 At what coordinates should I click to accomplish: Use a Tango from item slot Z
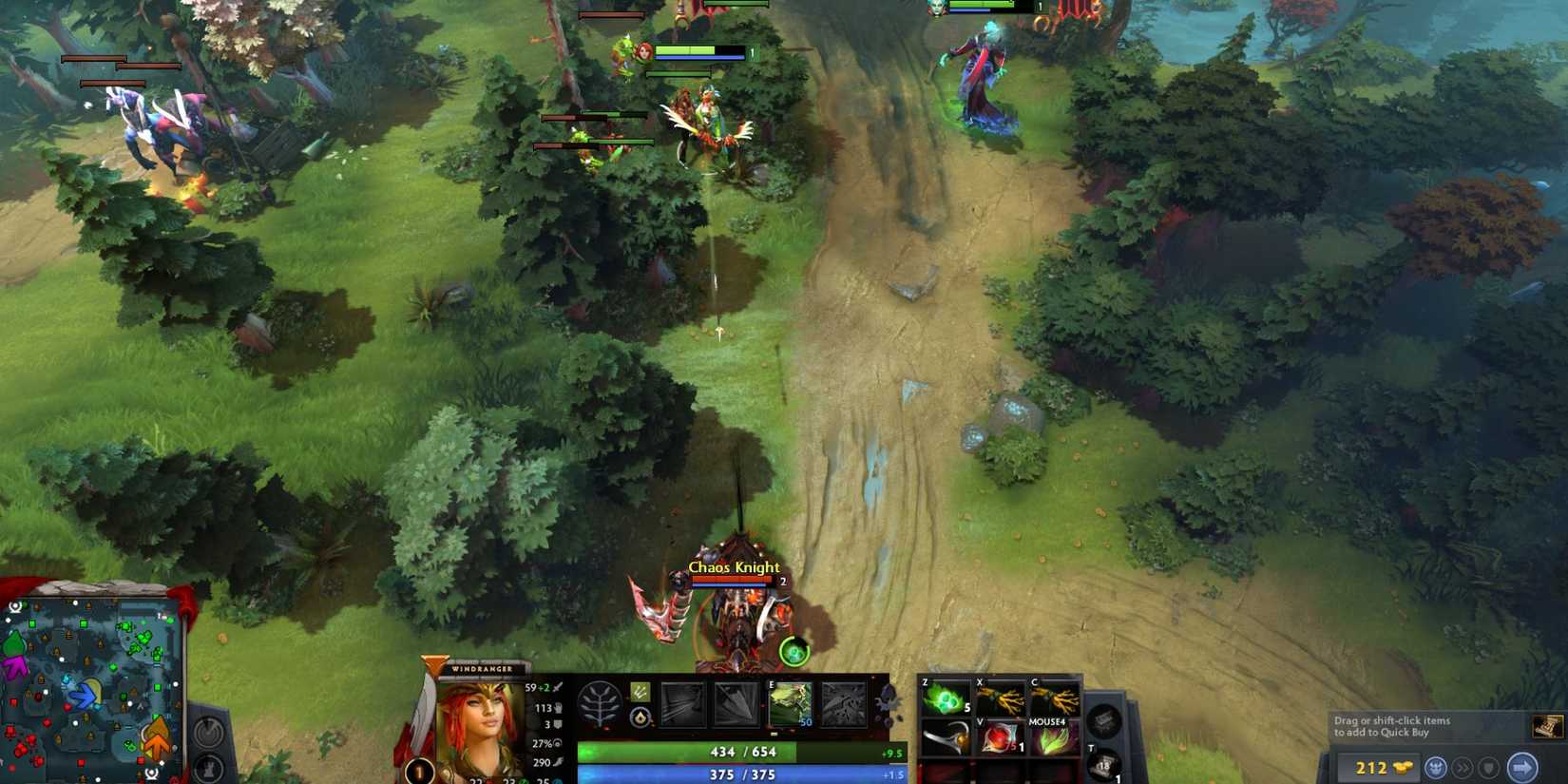click(x=946, y=698)
